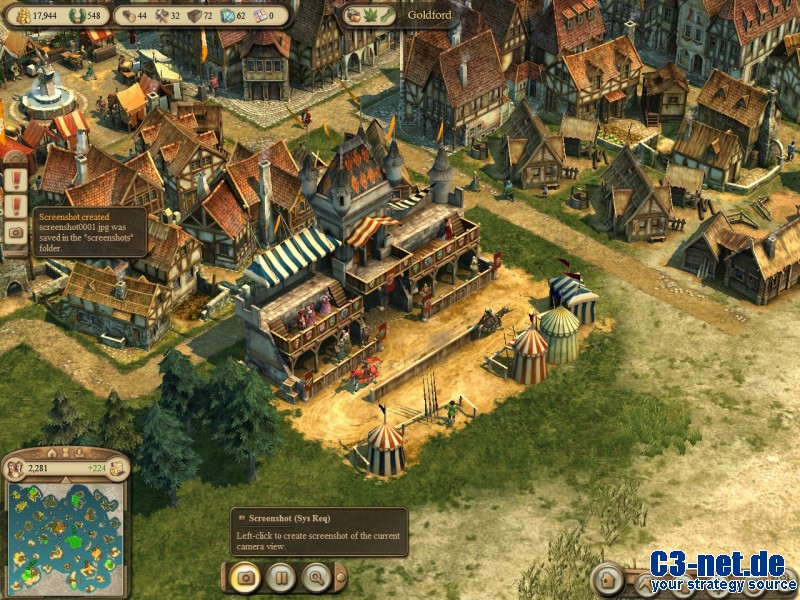Open the scroll icon beside the income
This screenshot has width=800, height=600.
pyautogui.click(x=117, y=467)
